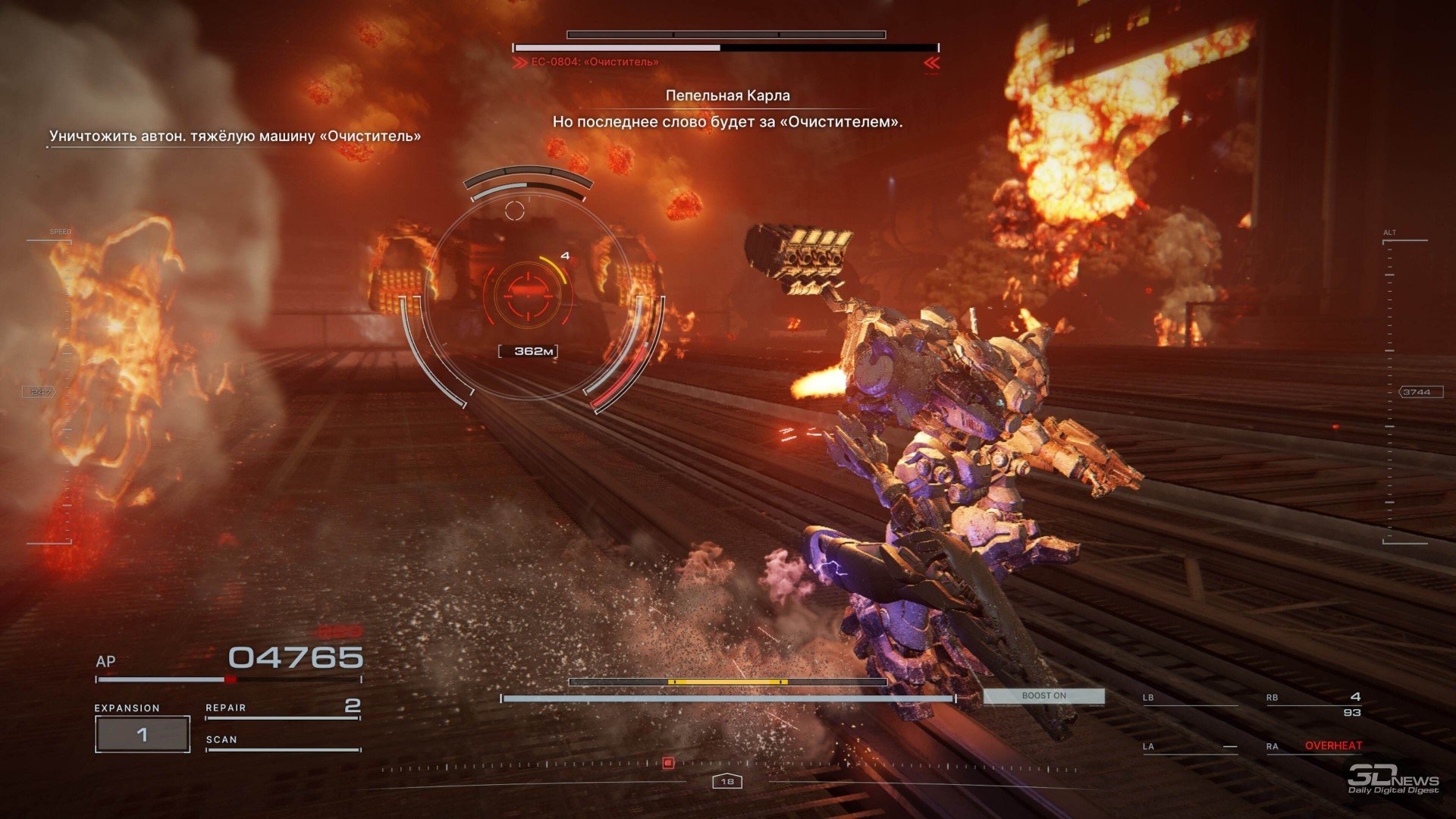Click the 3DNews watermark logo
The image size is (1456, 819).
(x=1392, y=779)
